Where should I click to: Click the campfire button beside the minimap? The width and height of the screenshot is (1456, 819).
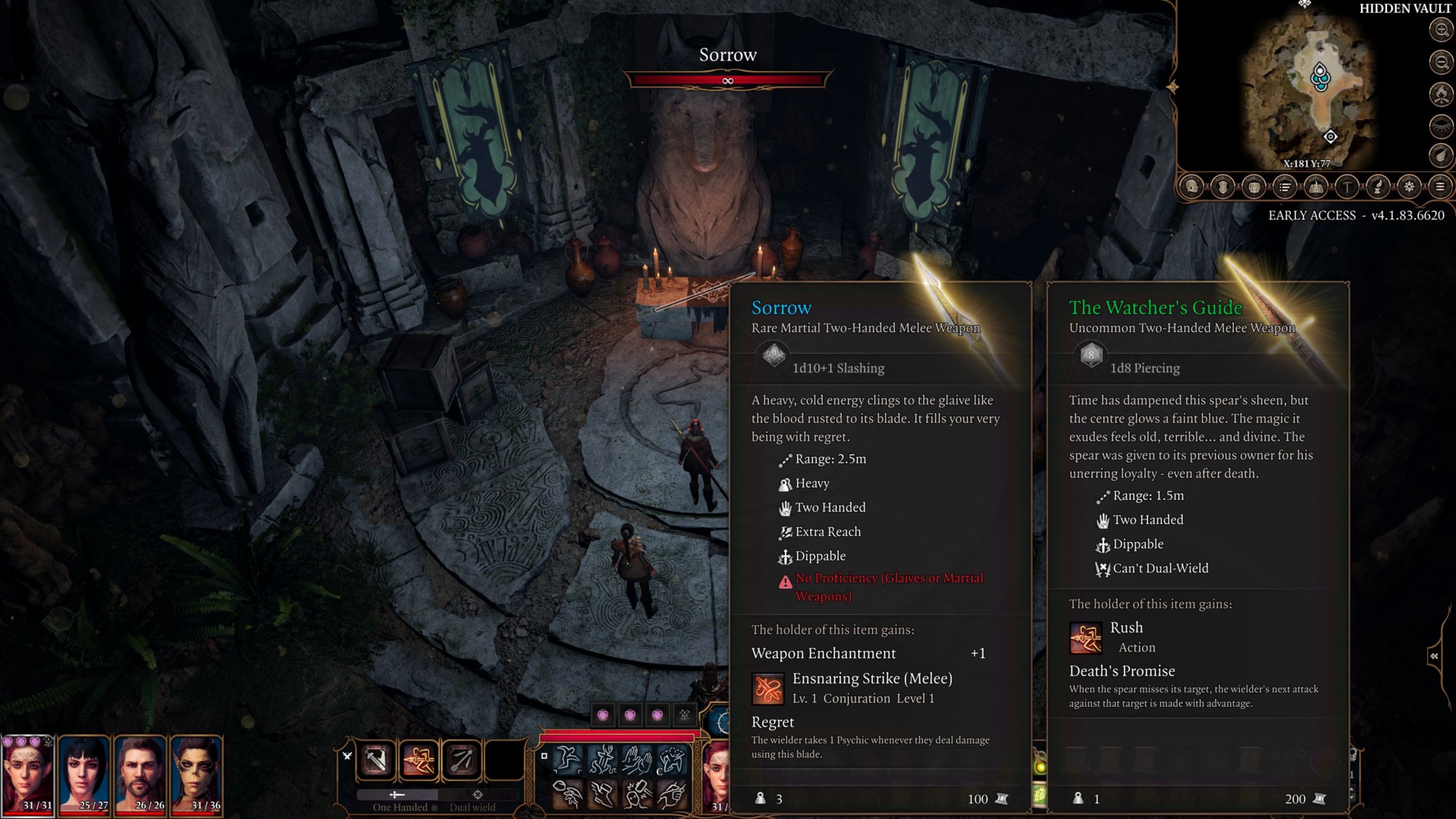(x=1441, y=94)
